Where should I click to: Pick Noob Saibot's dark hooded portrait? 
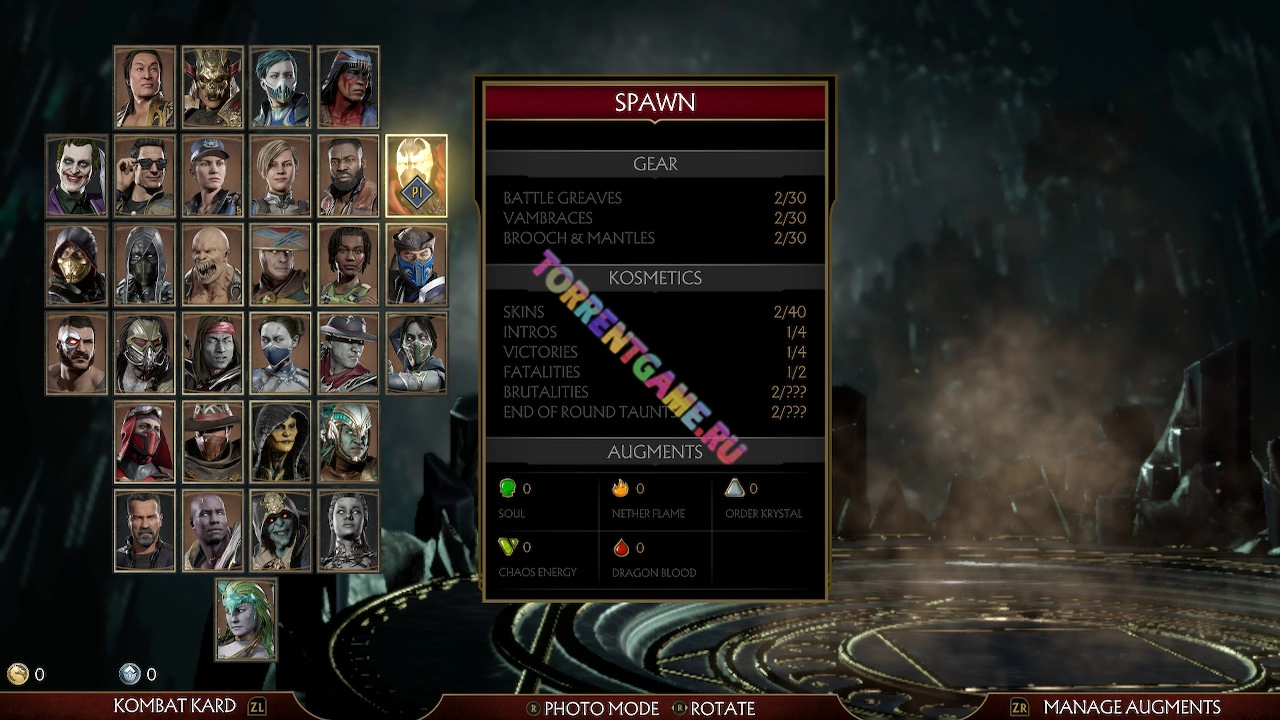144,264
